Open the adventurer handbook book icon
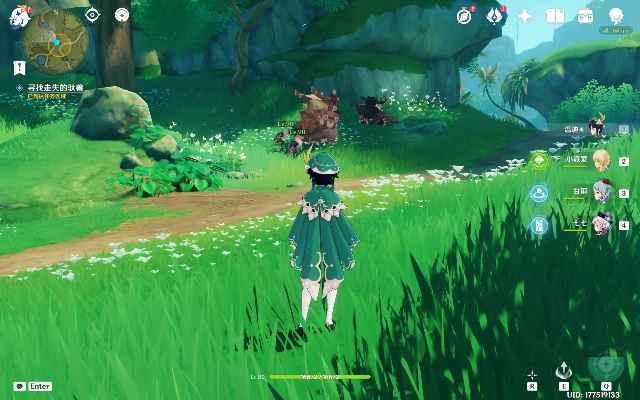The width and height of the screenshot is (640, 400). point(555,15)
